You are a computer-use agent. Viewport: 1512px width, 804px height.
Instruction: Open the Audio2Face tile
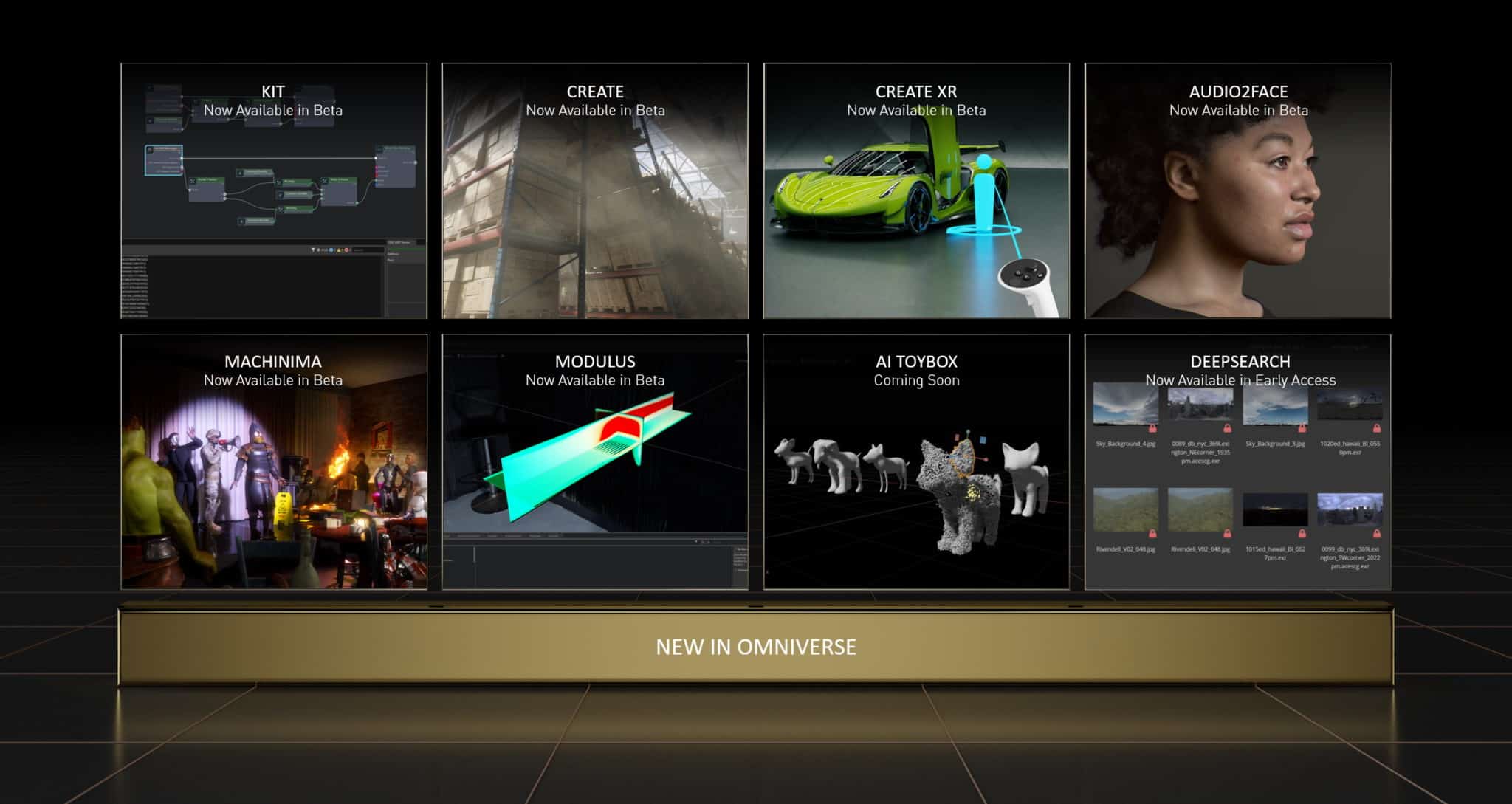tap(1237, 190)
